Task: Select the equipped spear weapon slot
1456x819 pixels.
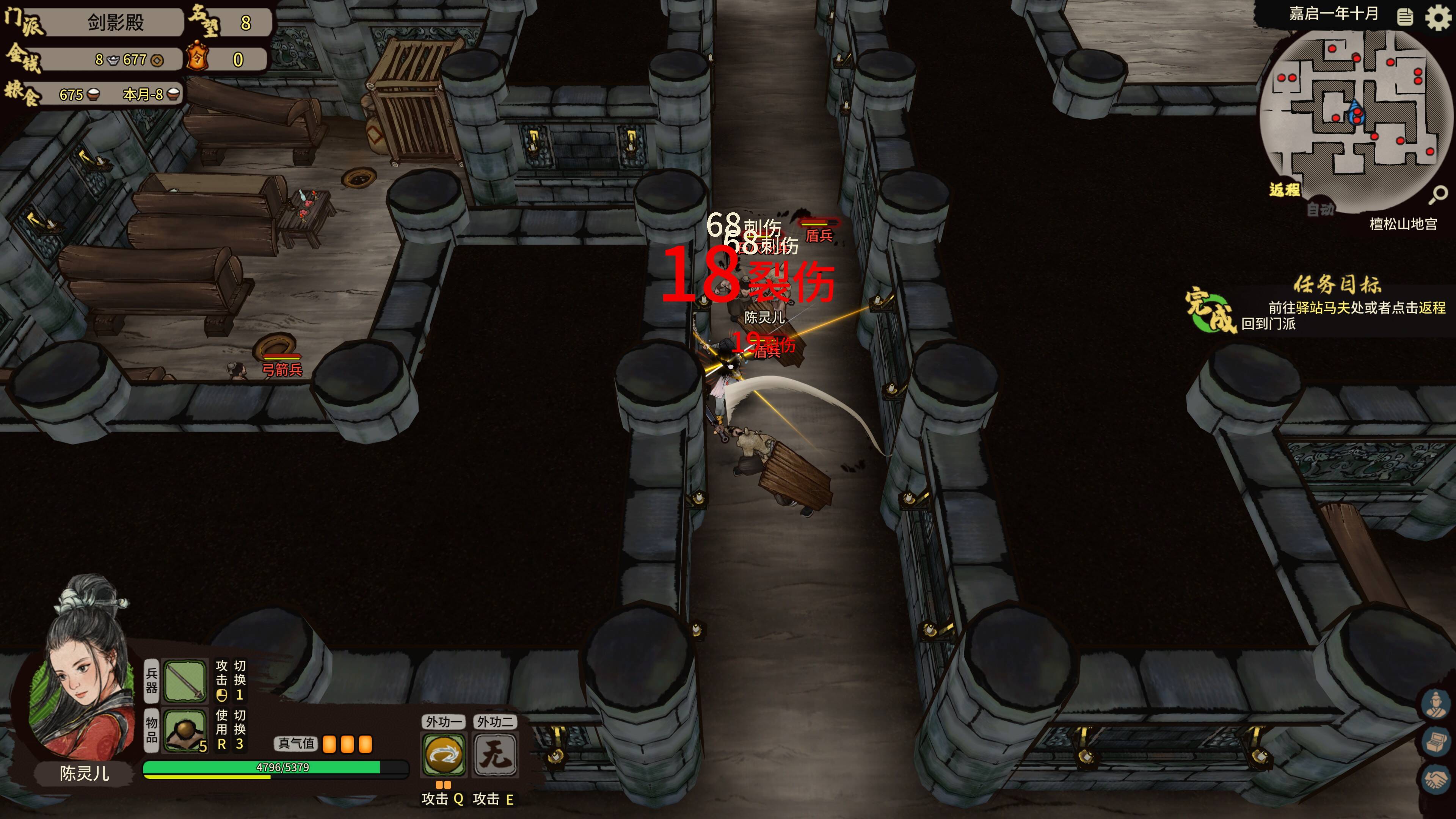Action: 184,681
